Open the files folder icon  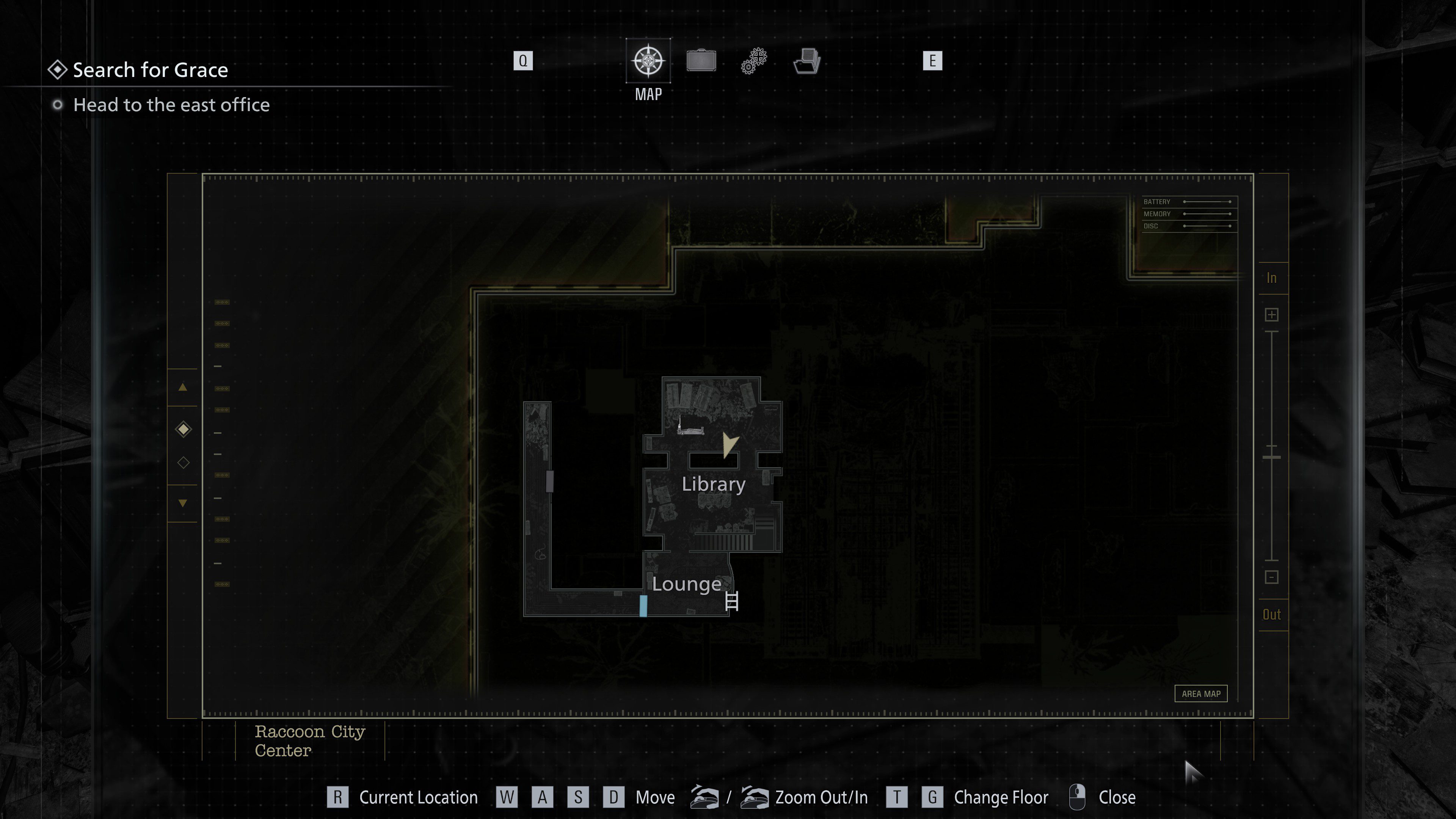(806, 61)
